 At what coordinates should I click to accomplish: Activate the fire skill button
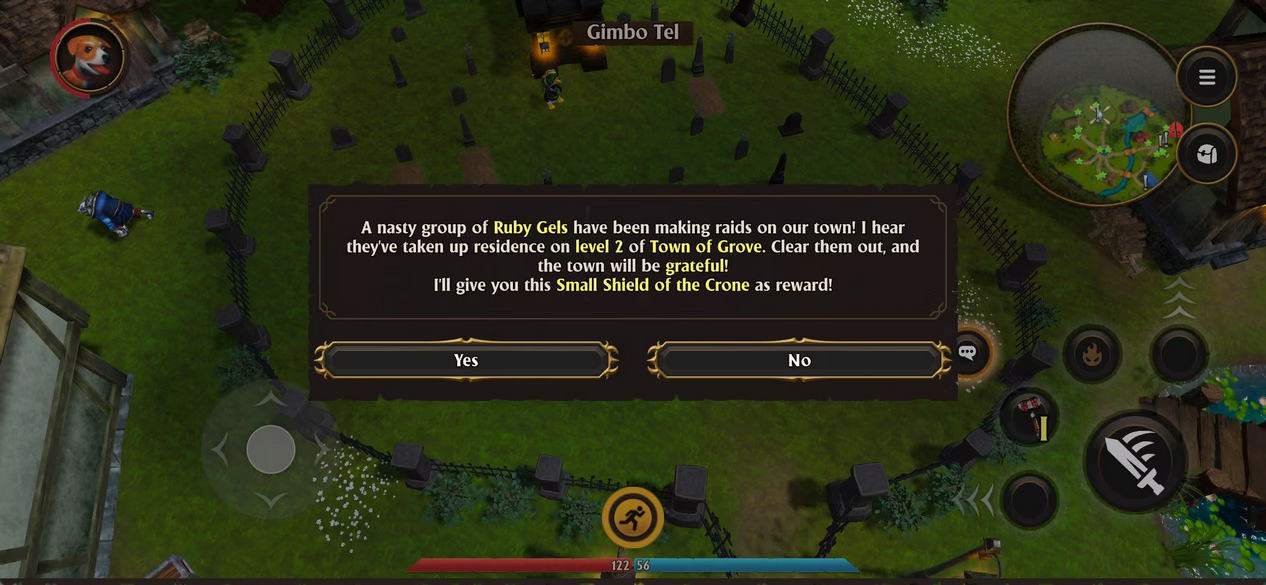tap(1091, 354)
